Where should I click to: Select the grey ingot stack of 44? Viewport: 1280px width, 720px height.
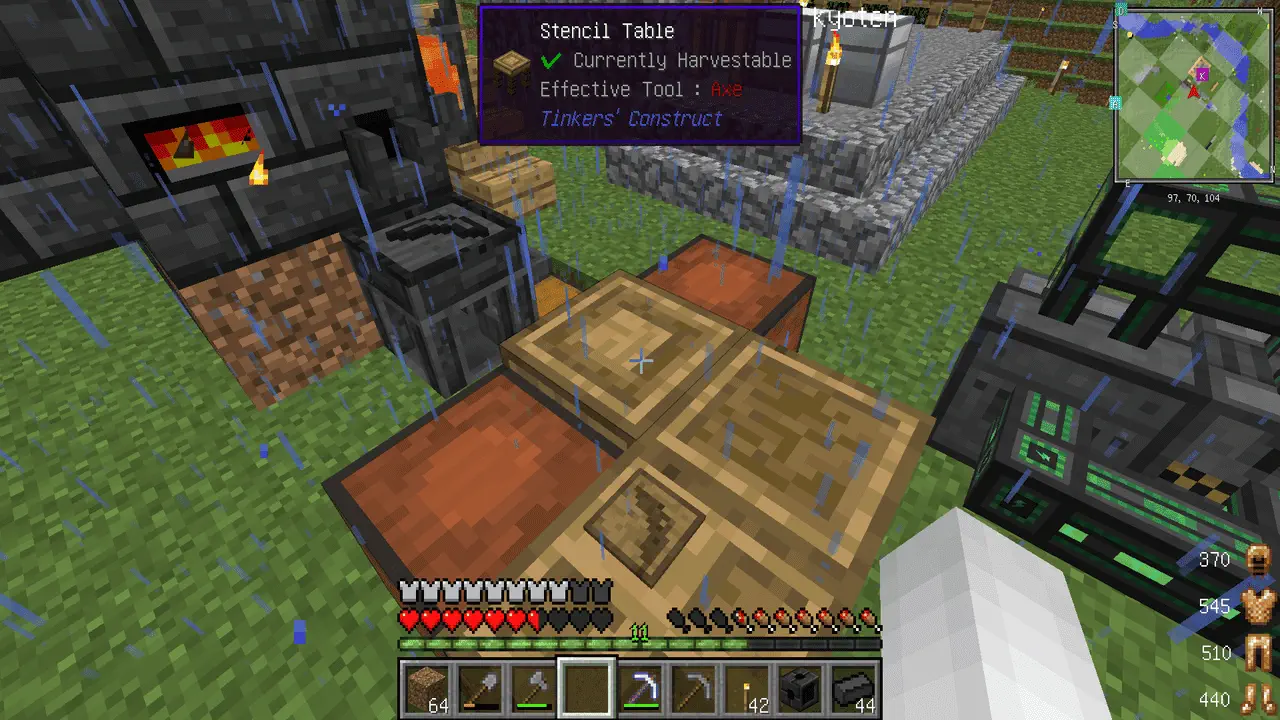click(854, 690)
